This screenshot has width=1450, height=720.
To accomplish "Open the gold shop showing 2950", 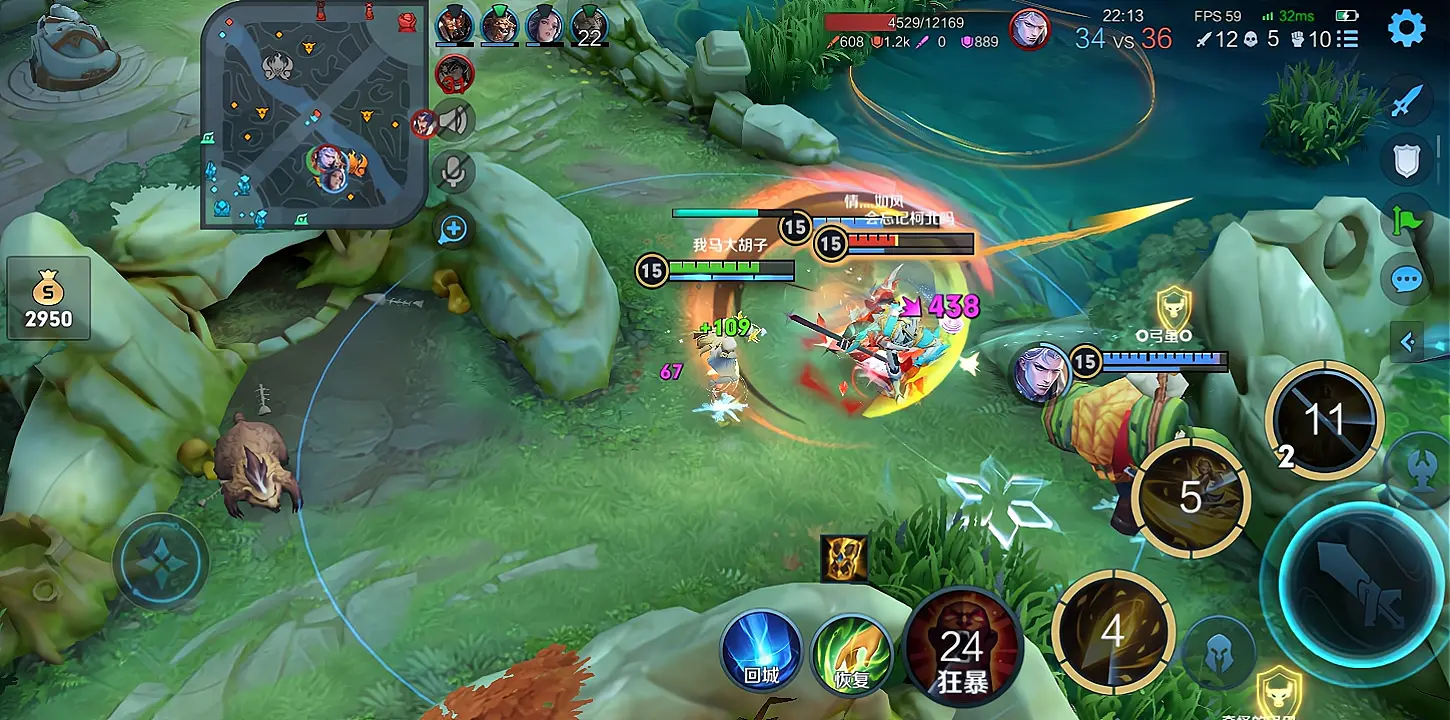I will (x=49, y=298).
